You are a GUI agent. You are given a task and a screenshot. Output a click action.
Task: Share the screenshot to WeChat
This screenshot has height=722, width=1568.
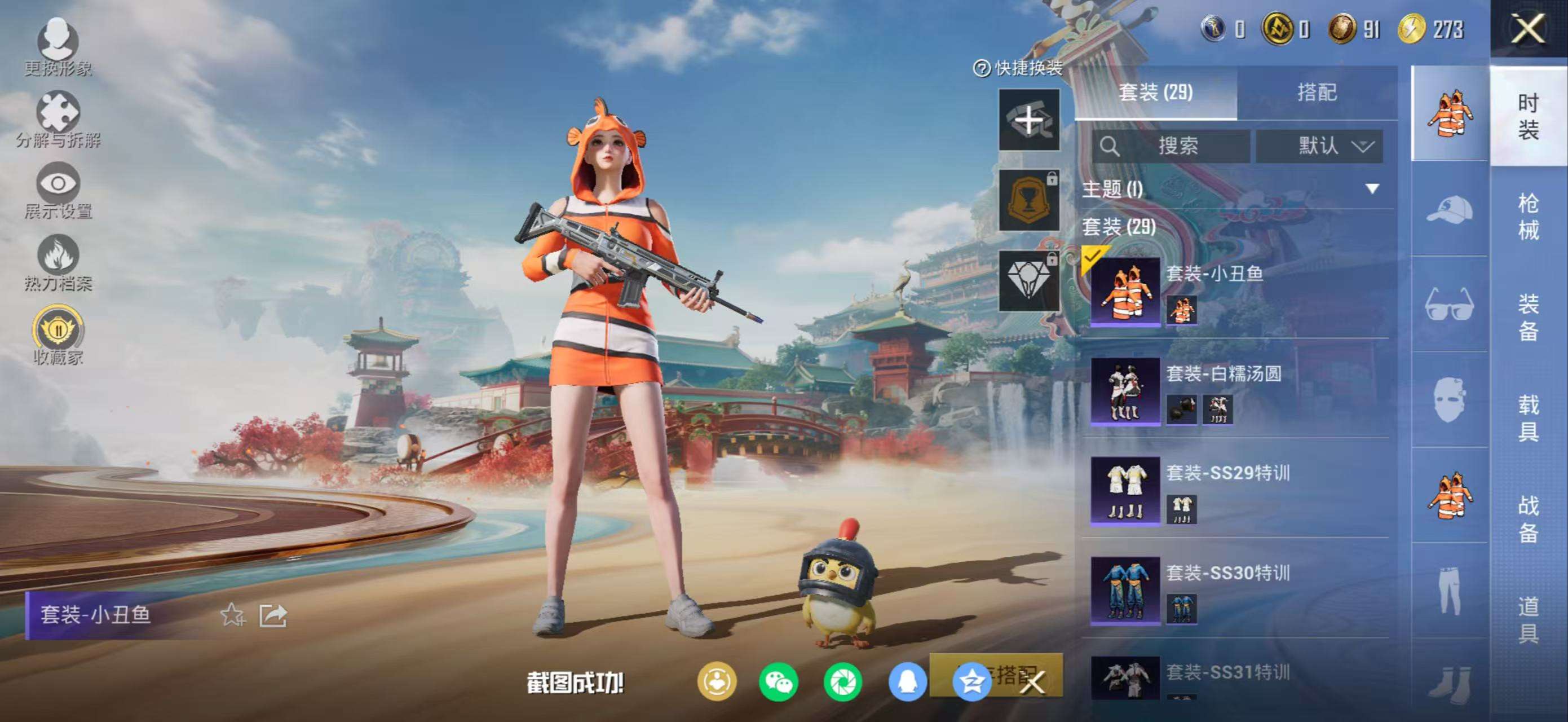coord(779,682)
